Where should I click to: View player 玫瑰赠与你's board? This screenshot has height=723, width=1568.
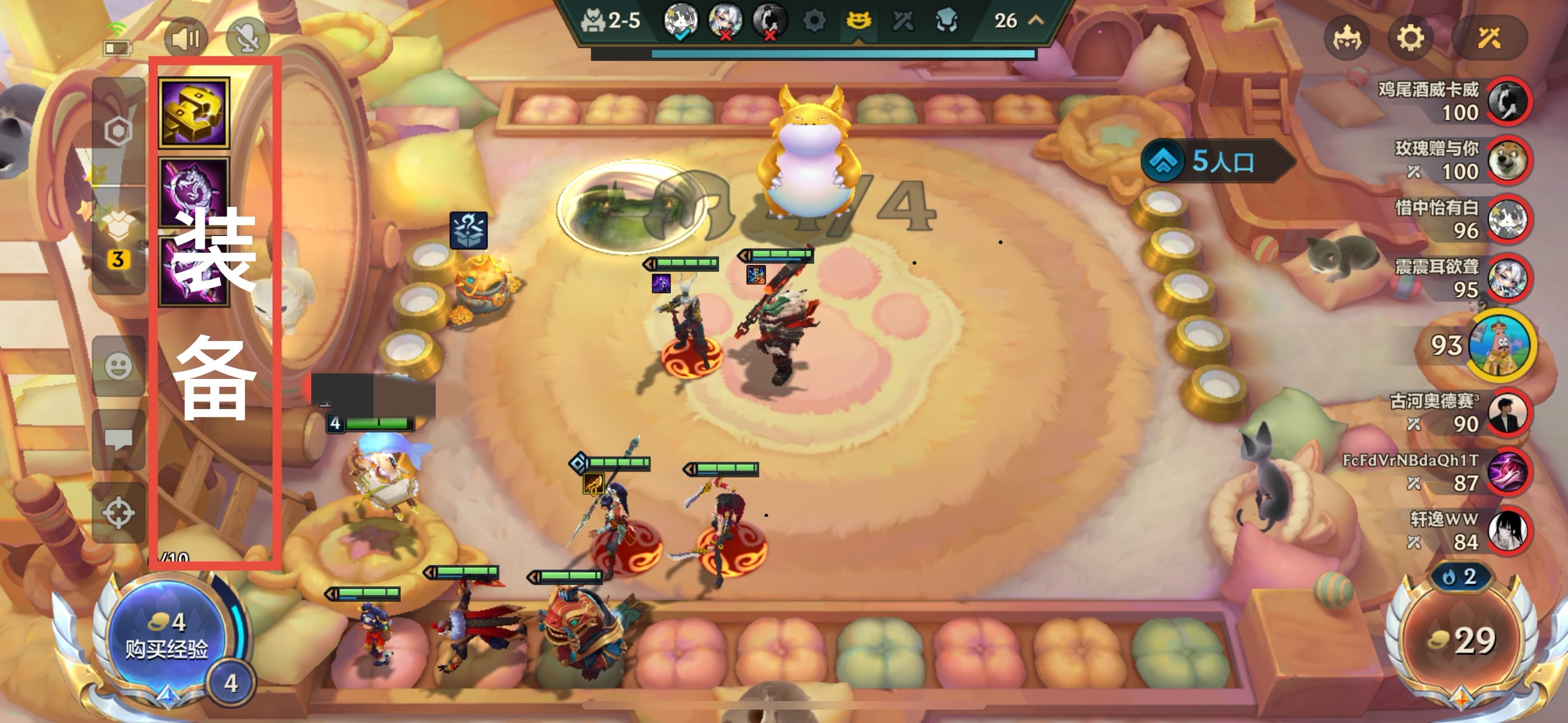1508,161
